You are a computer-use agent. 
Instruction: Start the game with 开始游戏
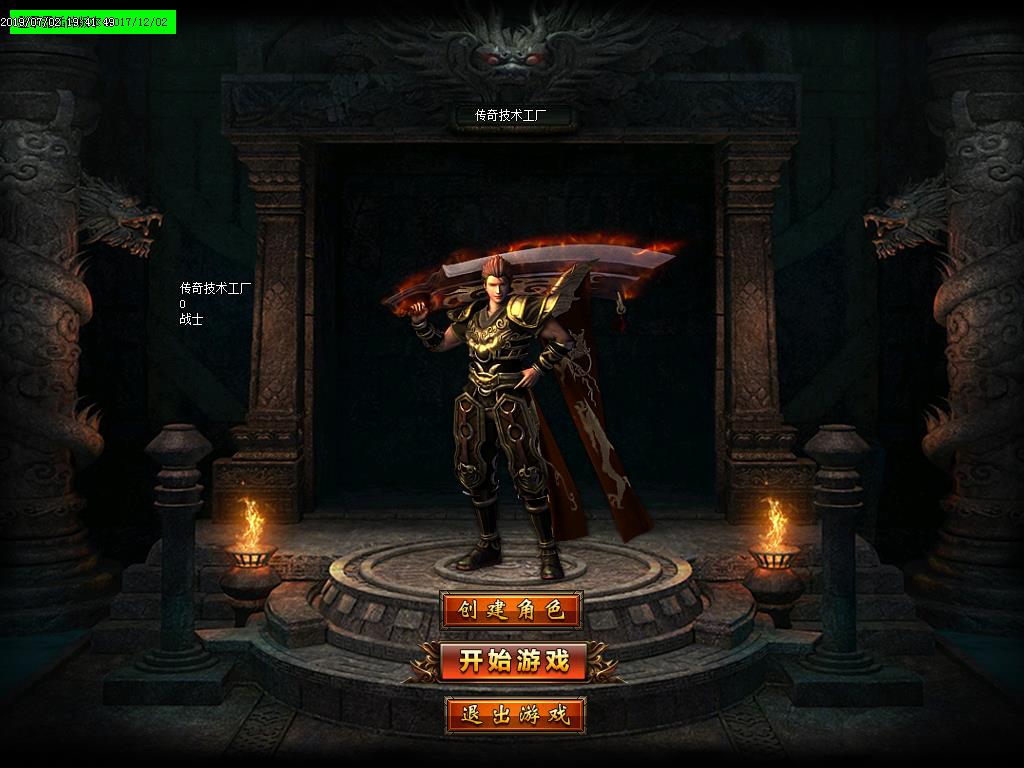513,661
